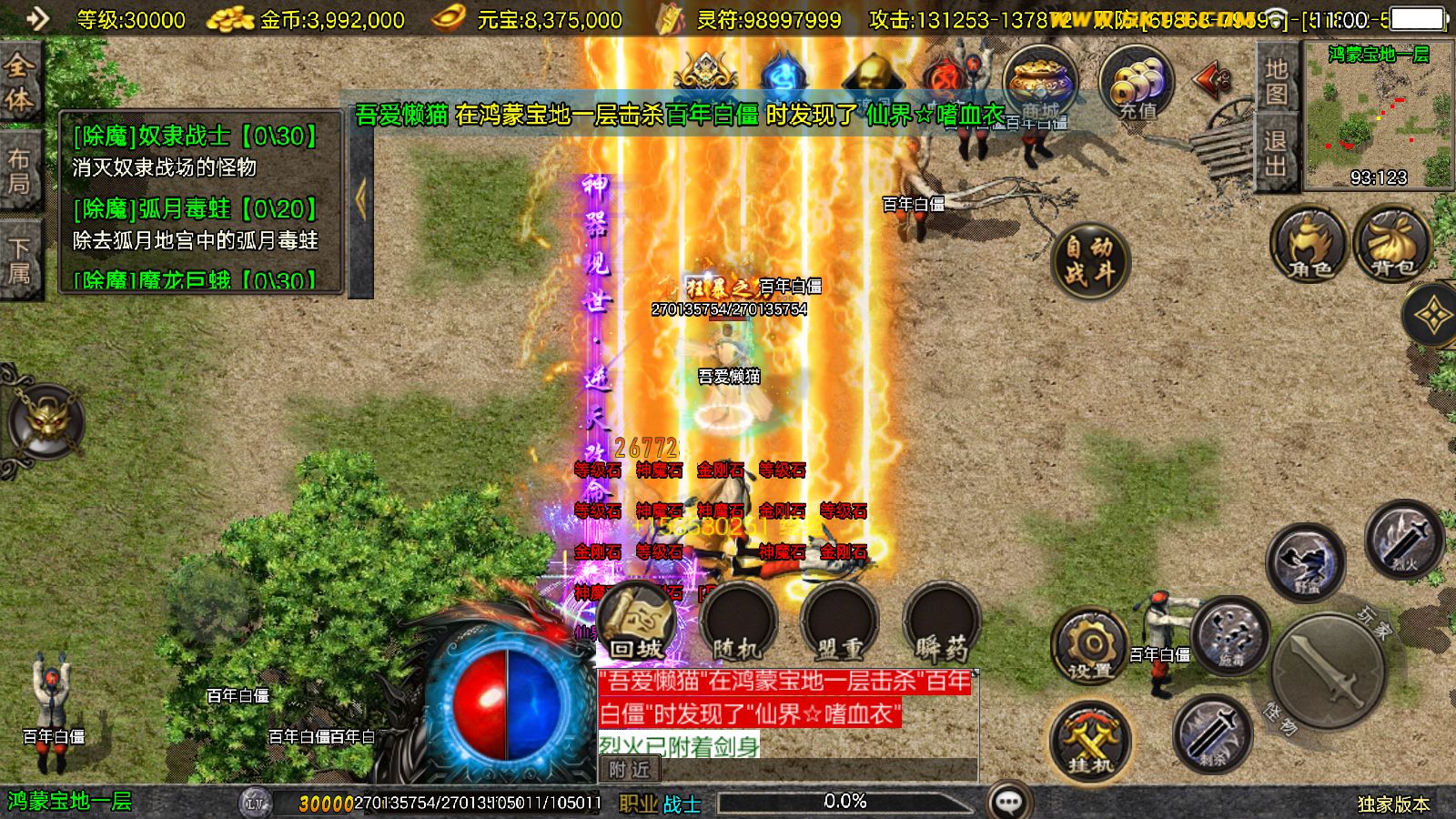Use the 刺杀 assassinate skill
The width and height of the screenshot is (1456, 819).
pyautogui.click(x=1211, y=733)
